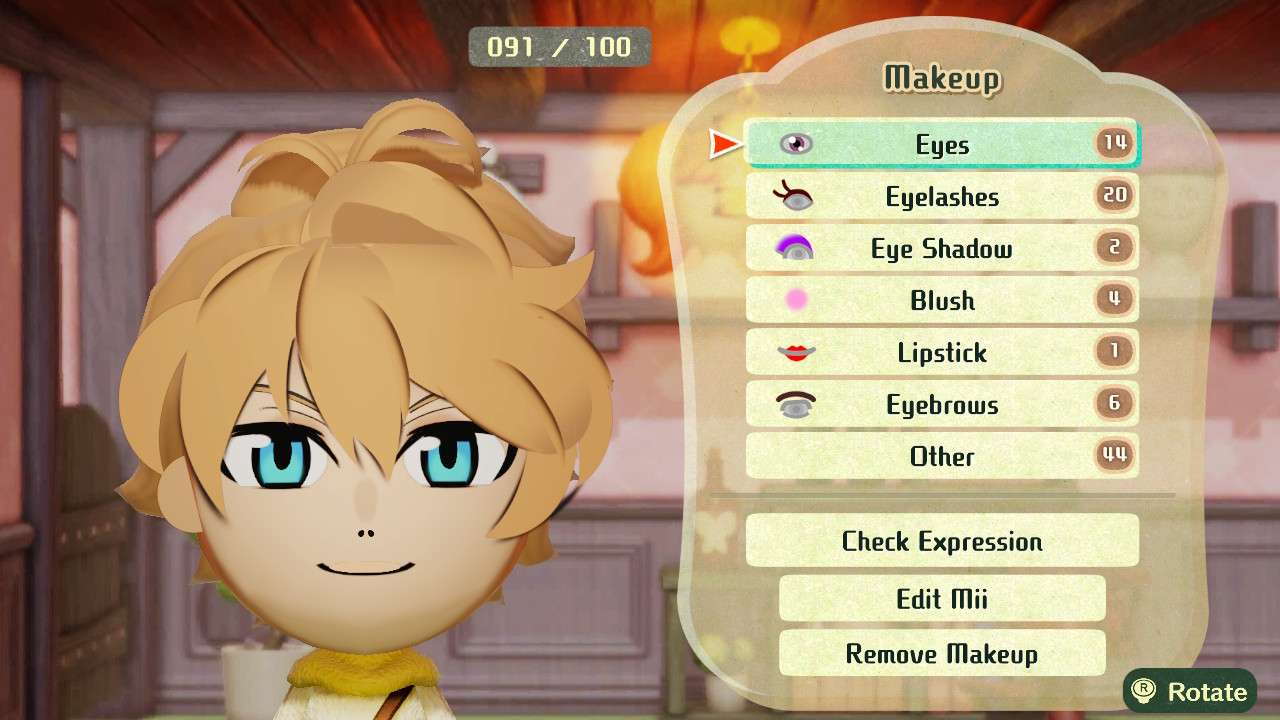Select the Eyelashes lash icon
Screen dimensions: 1280x720
pyautogui.click(x=795, y=196)
